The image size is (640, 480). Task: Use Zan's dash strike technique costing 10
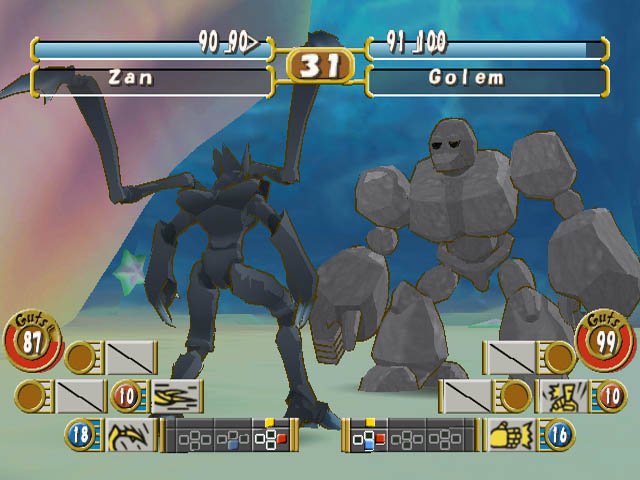pyautogui.click(x=176, y=396)
